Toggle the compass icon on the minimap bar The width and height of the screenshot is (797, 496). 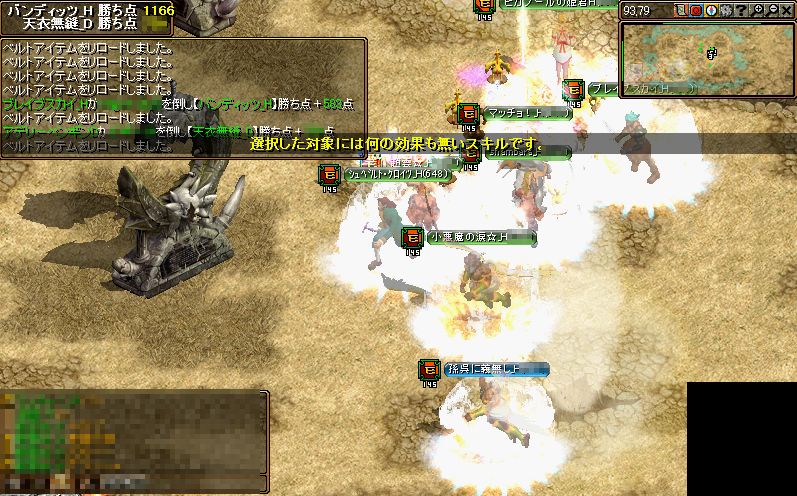pyautogui.click(x=710, y=10)
